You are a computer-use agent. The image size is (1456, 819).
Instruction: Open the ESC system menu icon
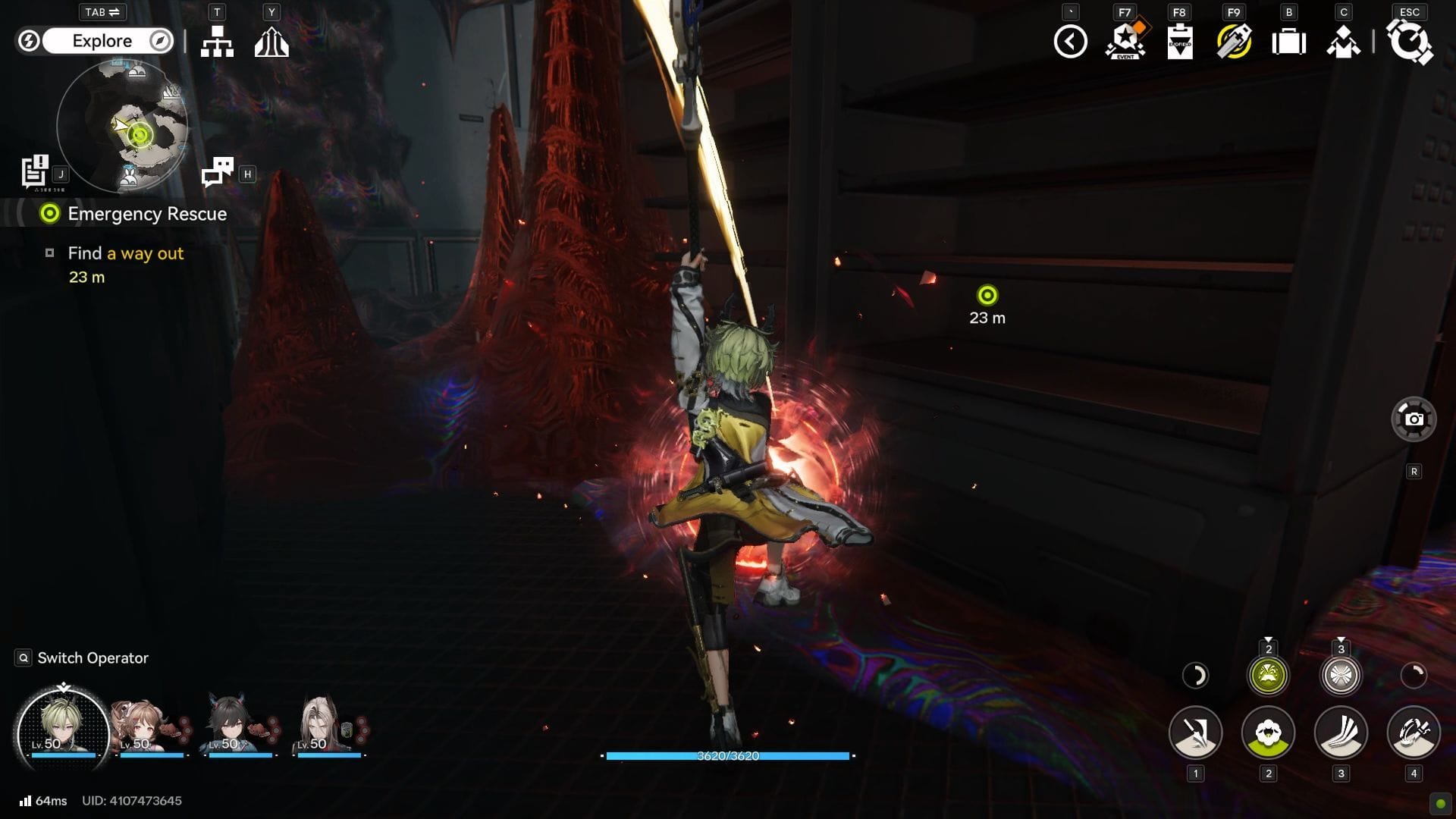[x=1410, y=43]
